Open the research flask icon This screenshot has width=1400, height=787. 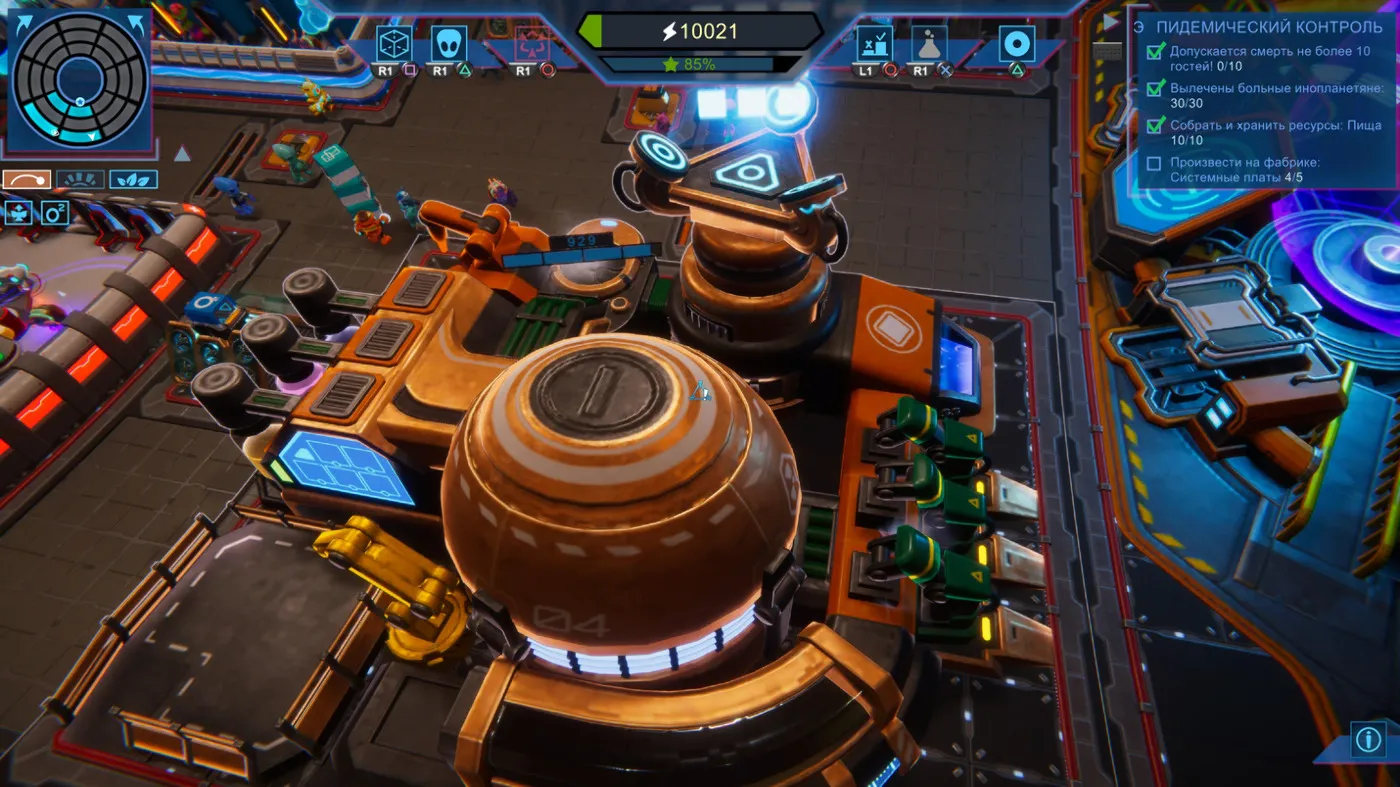click(929, 44)
